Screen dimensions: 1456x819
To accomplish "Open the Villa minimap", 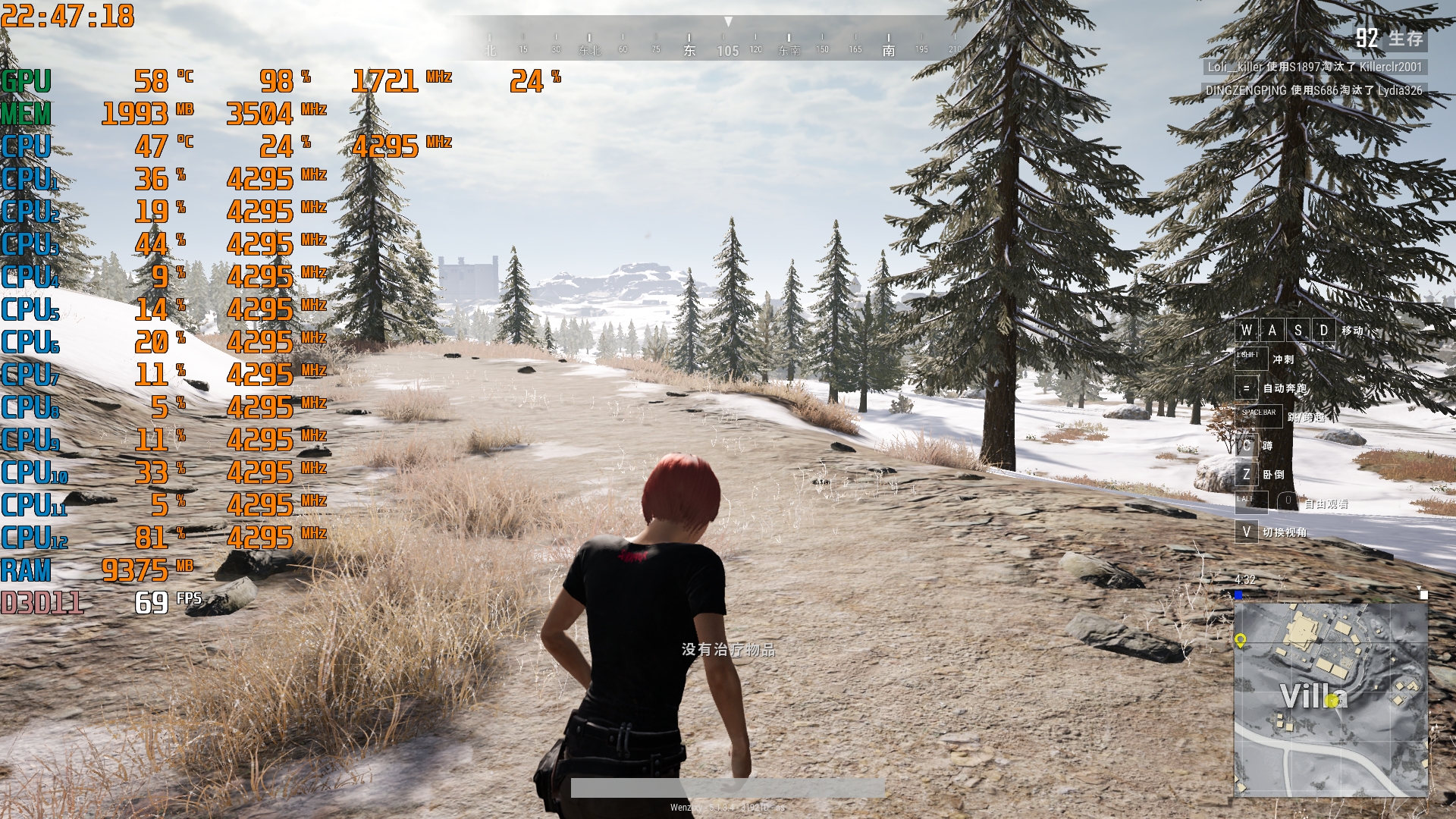I will tap(1331, 699).
